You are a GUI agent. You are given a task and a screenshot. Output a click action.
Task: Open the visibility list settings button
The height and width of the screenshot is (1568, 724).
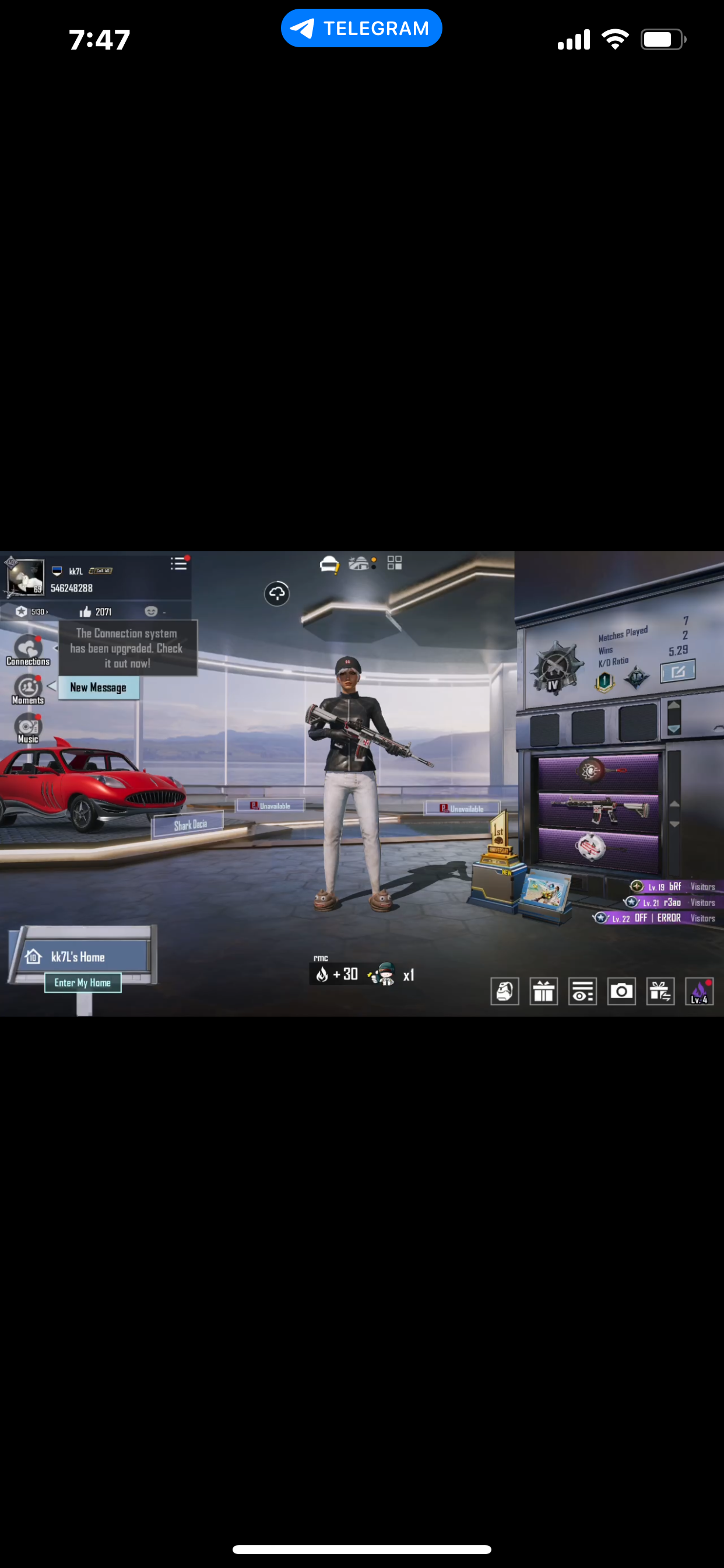582,992
